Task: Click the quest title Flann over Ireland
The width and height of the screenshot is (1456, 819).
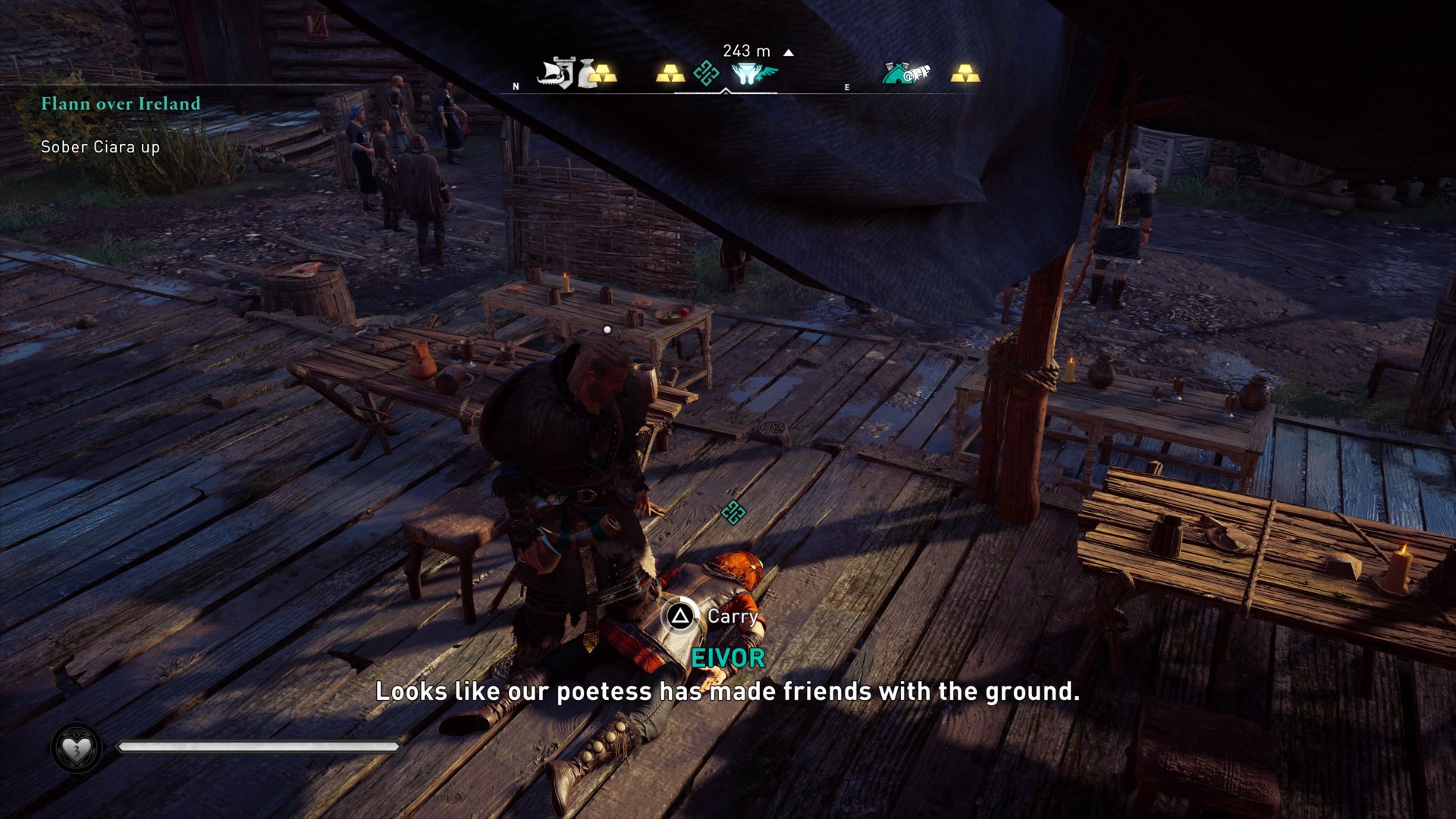Action: click(120, 104)
